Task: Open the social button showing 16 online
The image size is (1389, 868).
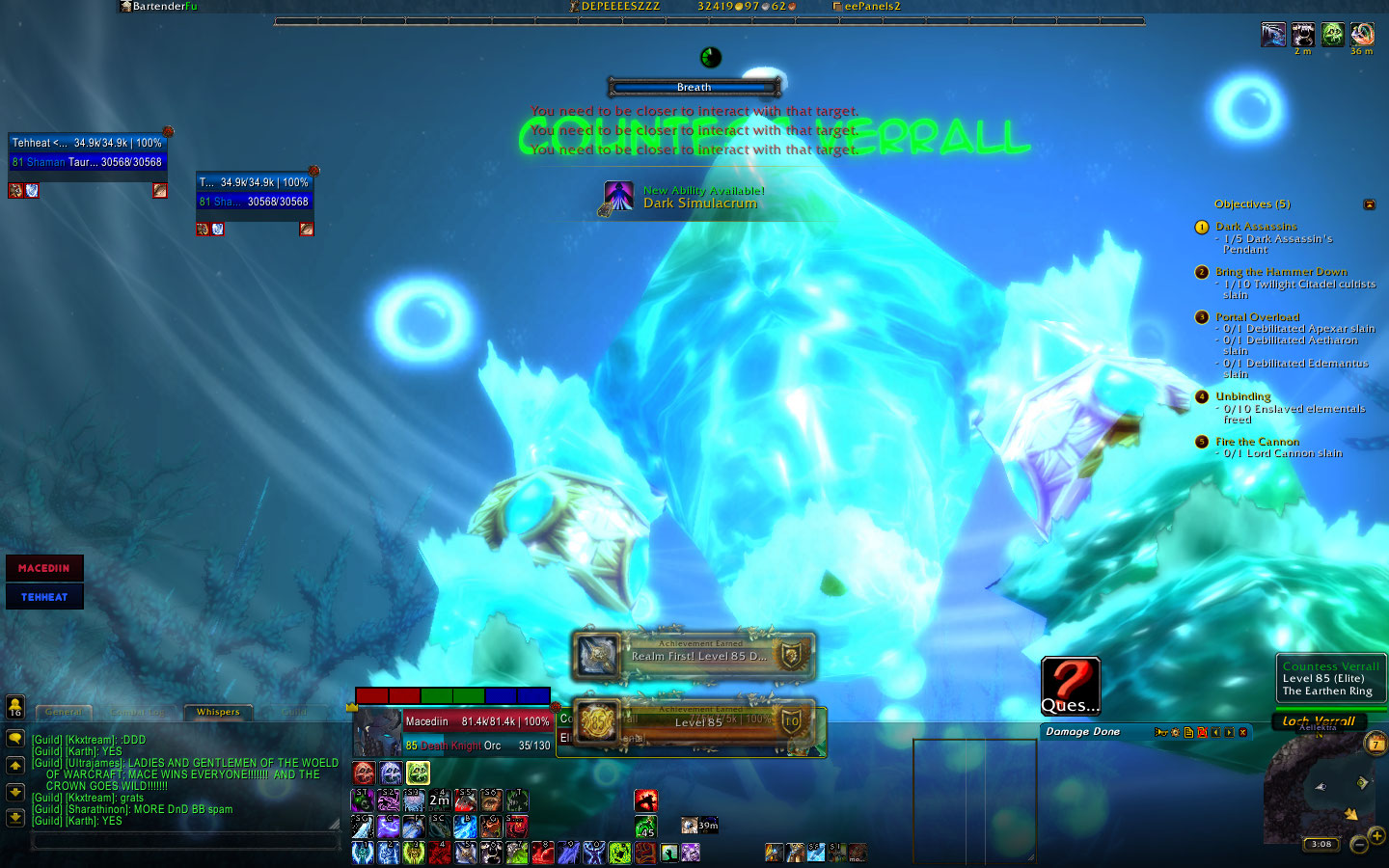Action: [x=15, y=706]
